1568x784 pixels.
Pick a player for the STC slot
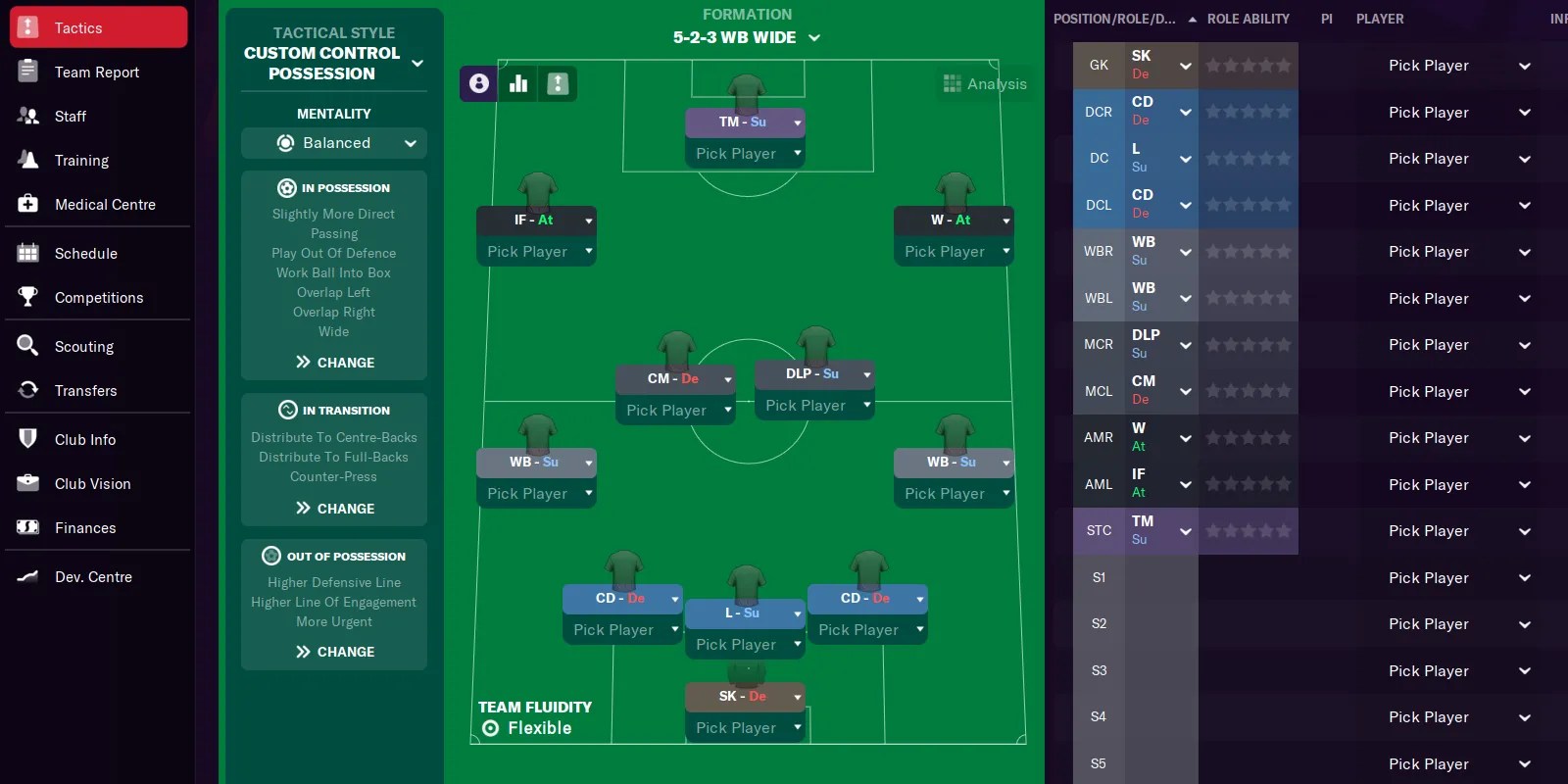point(1429,530)
